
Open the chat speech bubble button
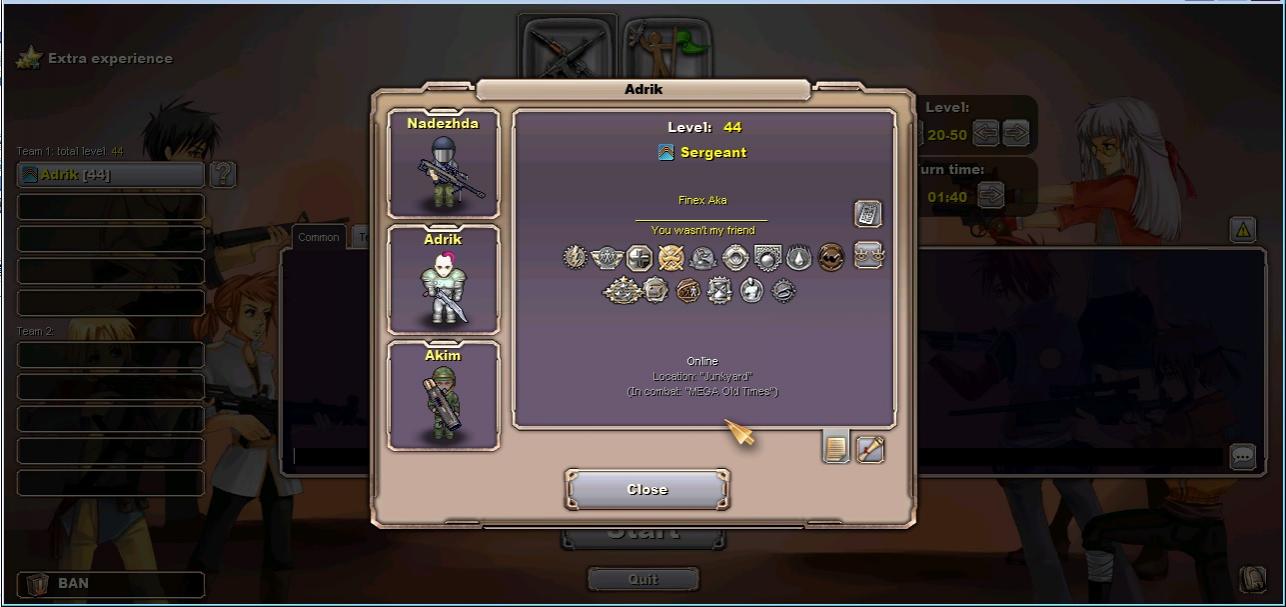pos(1242,456)
